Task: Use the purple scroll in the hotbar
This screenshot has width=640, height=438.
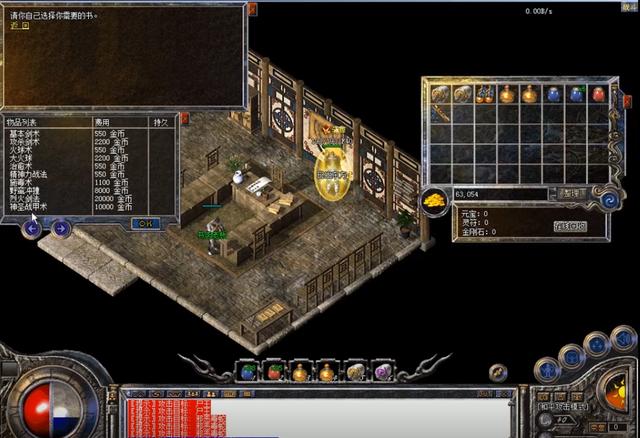Action: click(382, 372)
